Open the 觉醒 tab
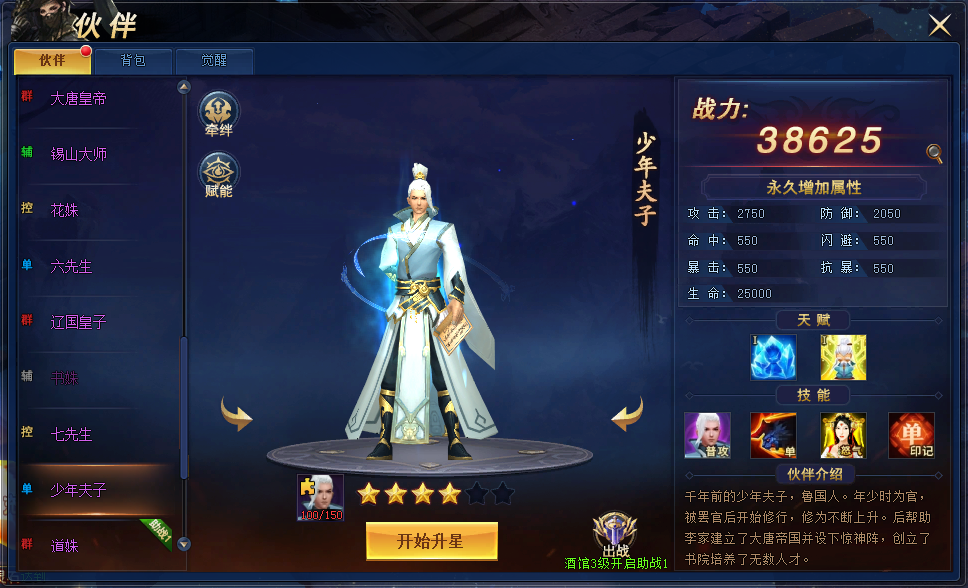Screen dimensions: 968x588 tap(214, 61)
